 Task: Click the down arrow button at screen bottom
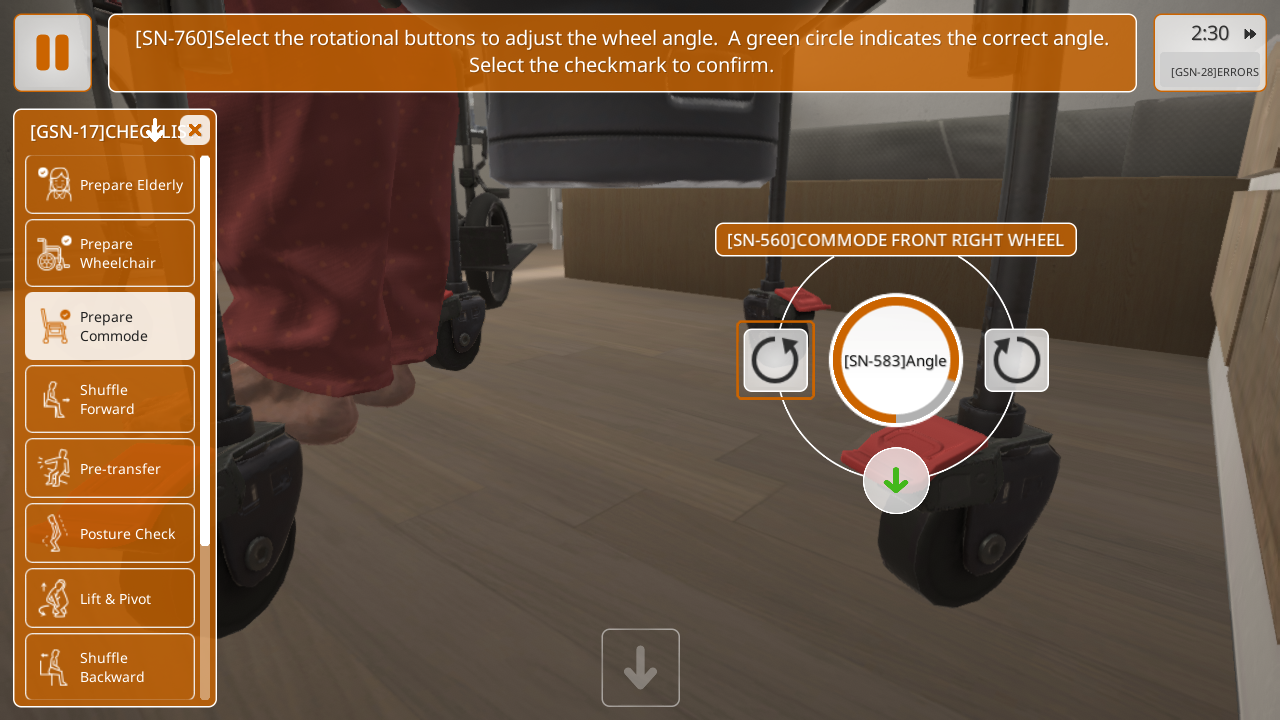click(640, 668)
